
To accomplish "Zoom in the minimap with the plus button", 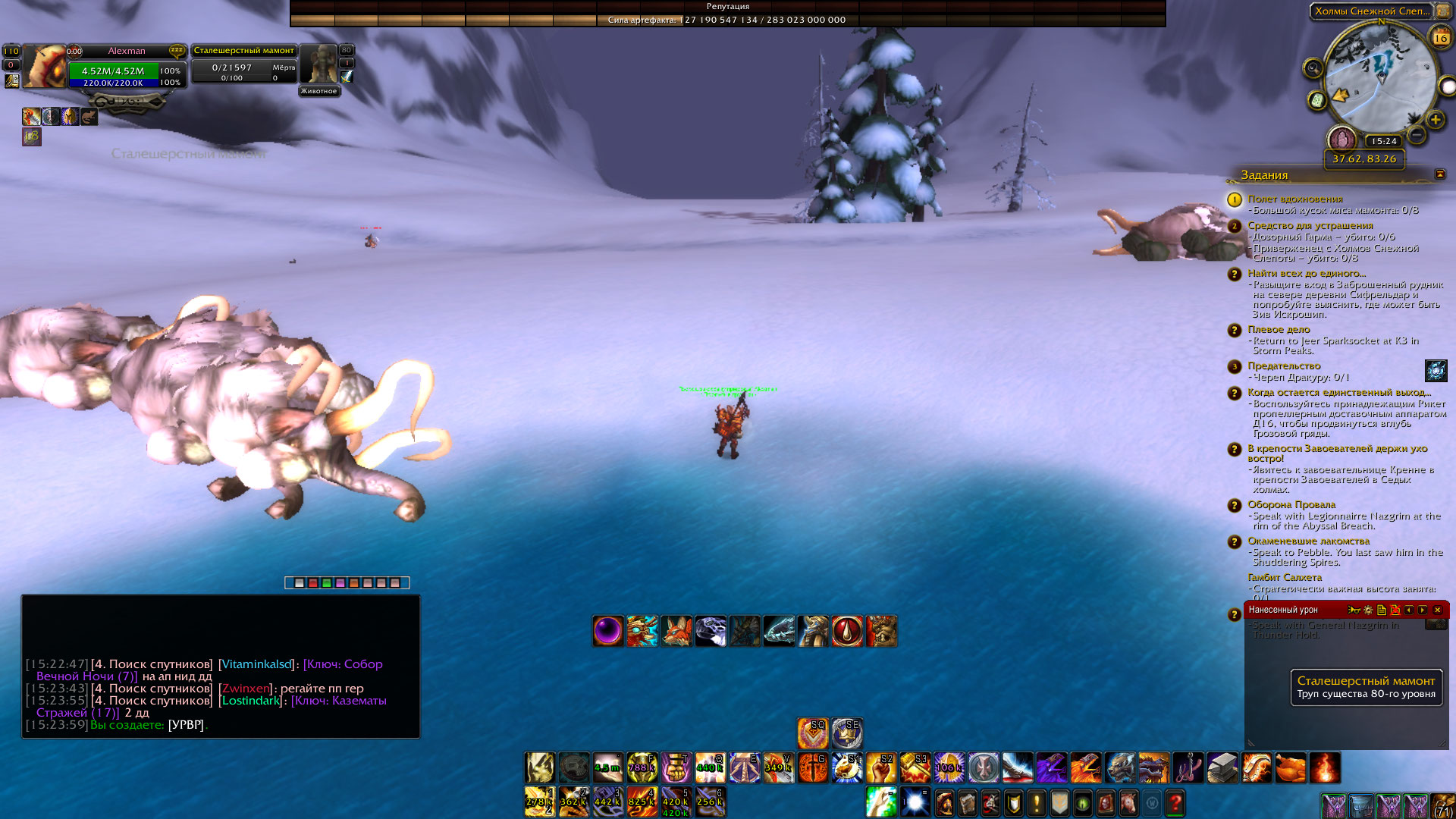I will 1435,120.
